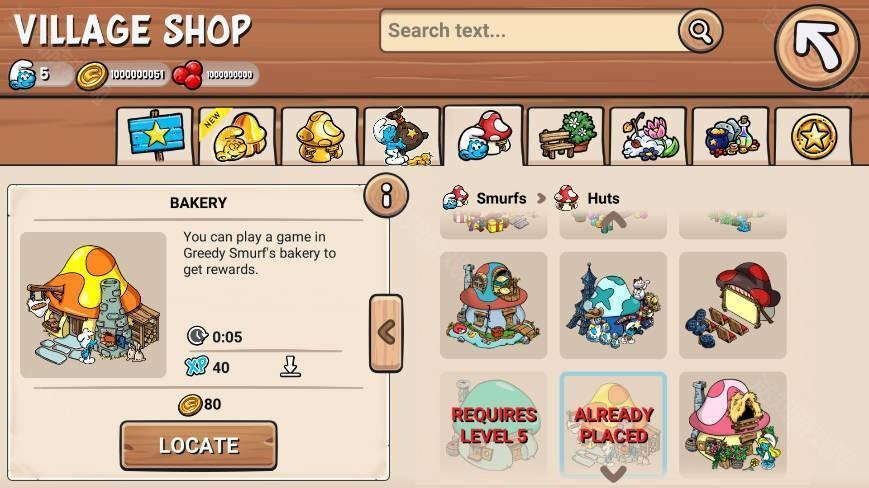
Task: Open the NEW golden mushroom tab
Action: point(236,136)
